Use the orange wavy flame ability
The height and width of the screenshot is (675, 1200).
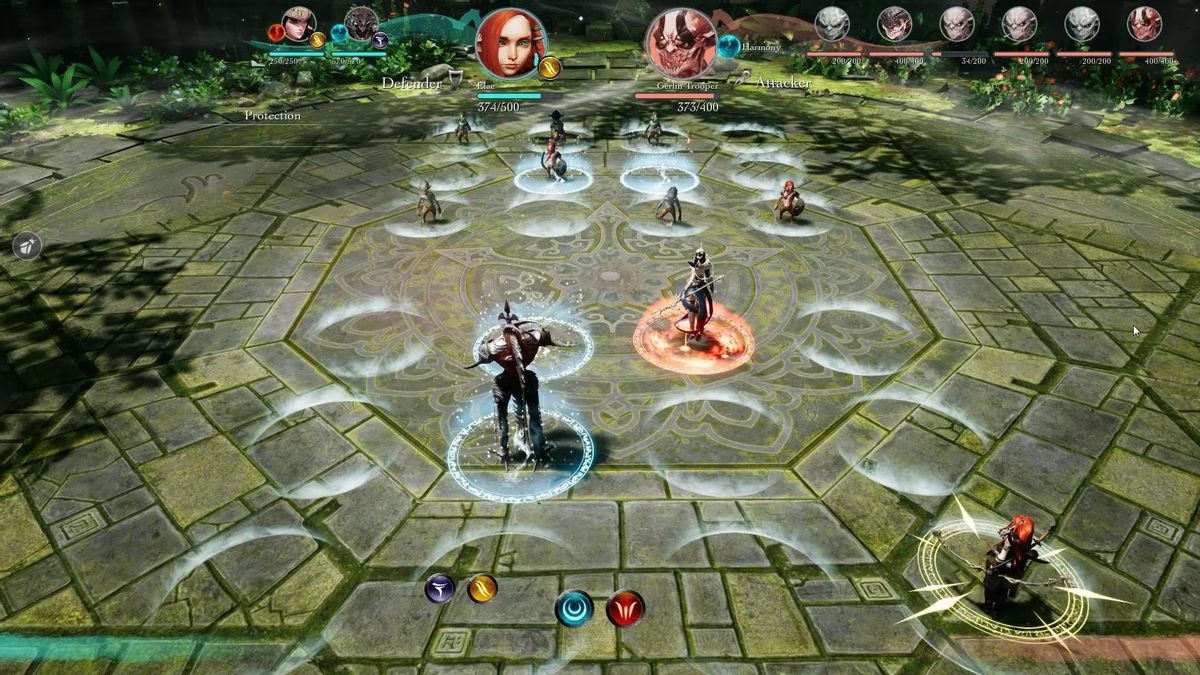click(x=483, y=588)
